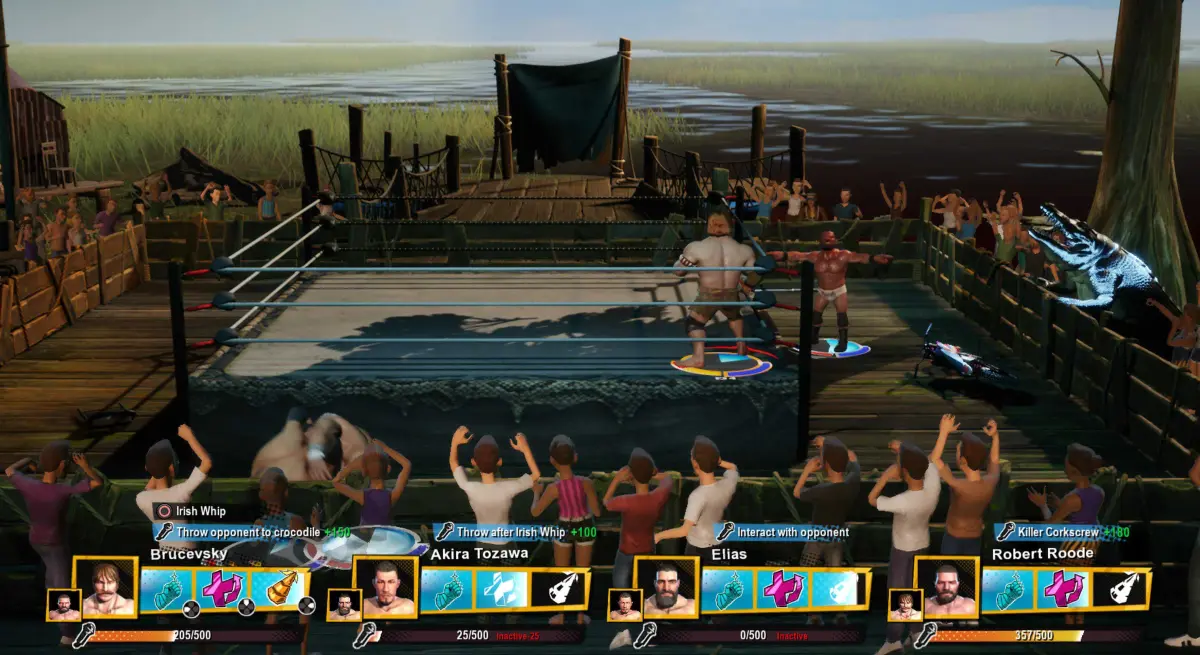Activate Robert Roode's pink arrow cross ability

[x=1064, y=590]
